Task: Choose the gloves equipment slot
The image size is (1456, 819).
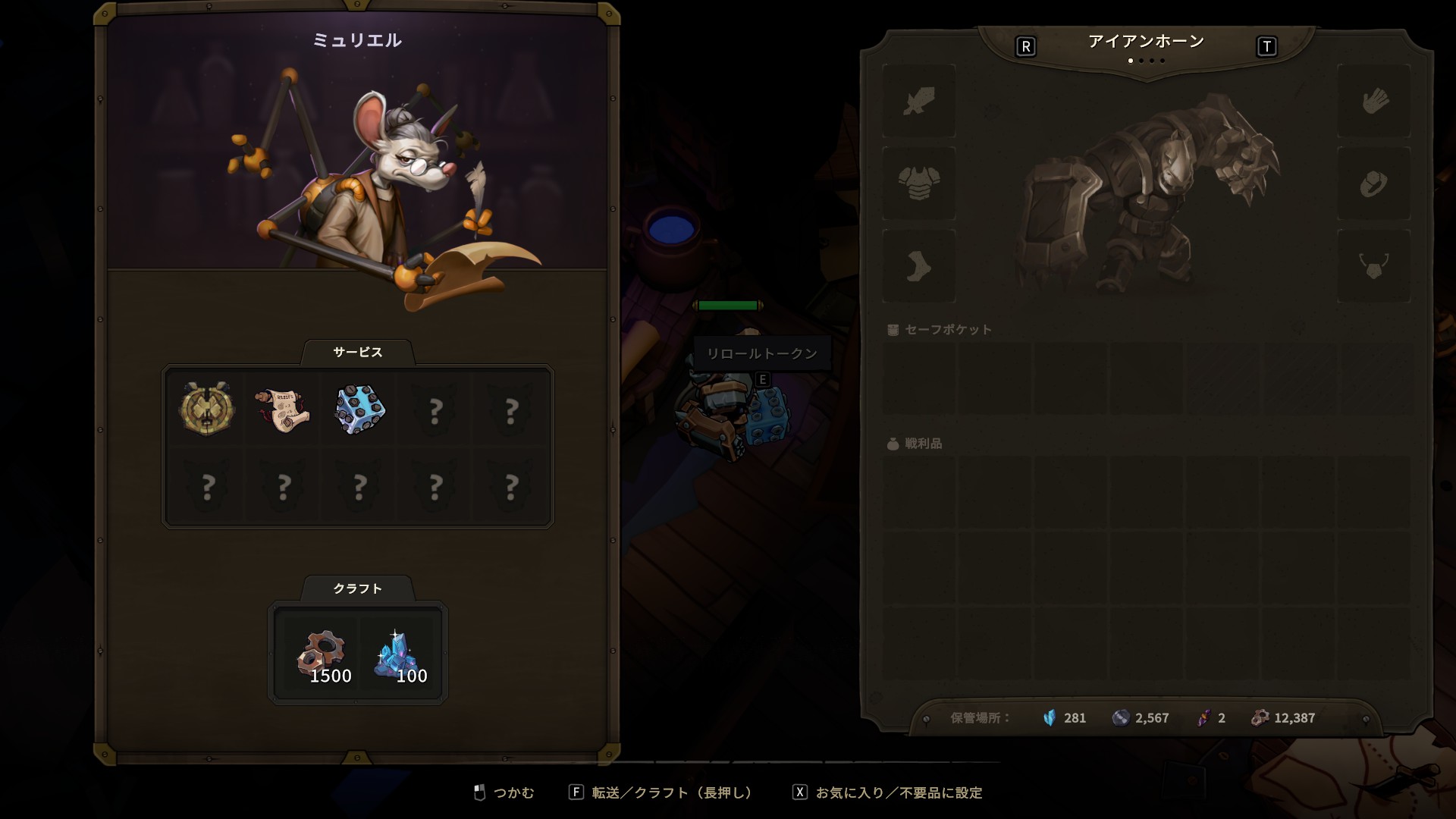Action: pyautogui.click(x=1374, y=101)
